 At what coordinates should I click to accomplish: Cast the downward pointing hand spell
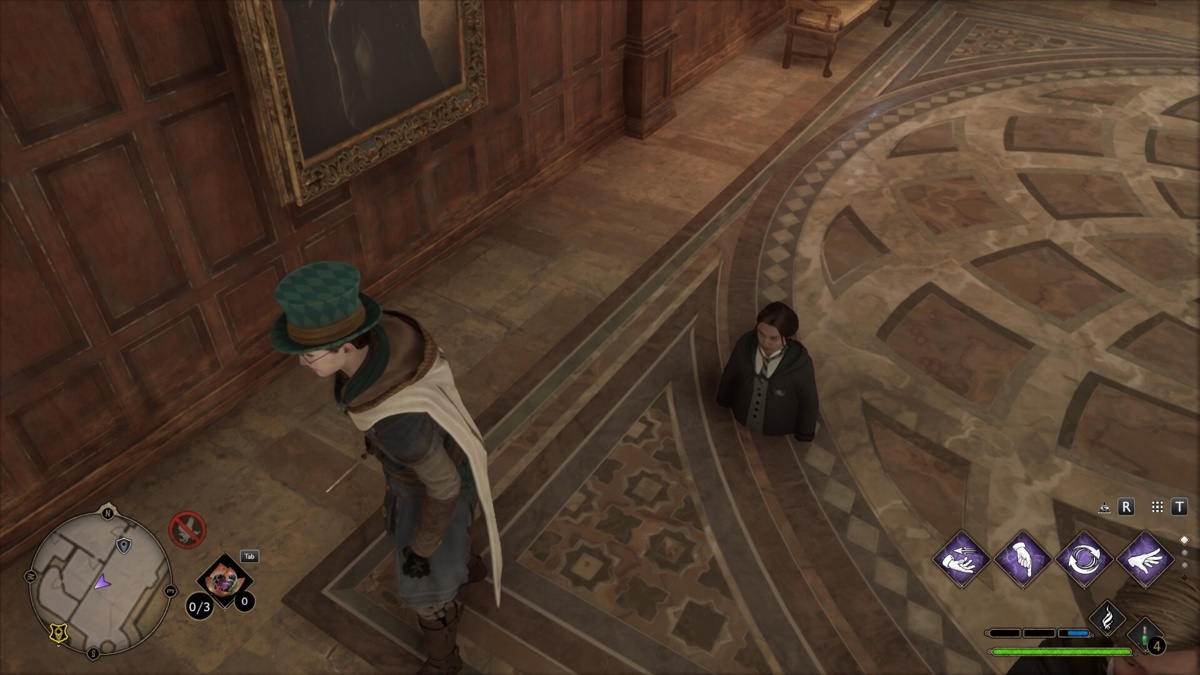(x=1023, y=558)
